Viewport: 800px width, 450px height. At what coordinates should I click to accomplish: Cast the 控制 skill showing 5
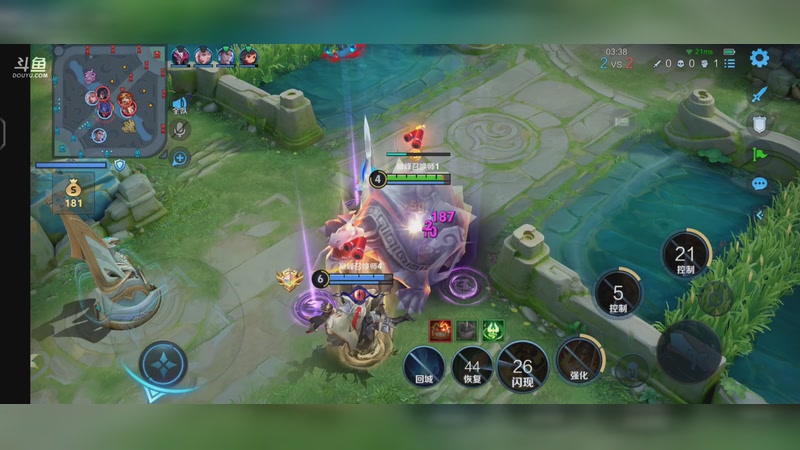point(618,294)
